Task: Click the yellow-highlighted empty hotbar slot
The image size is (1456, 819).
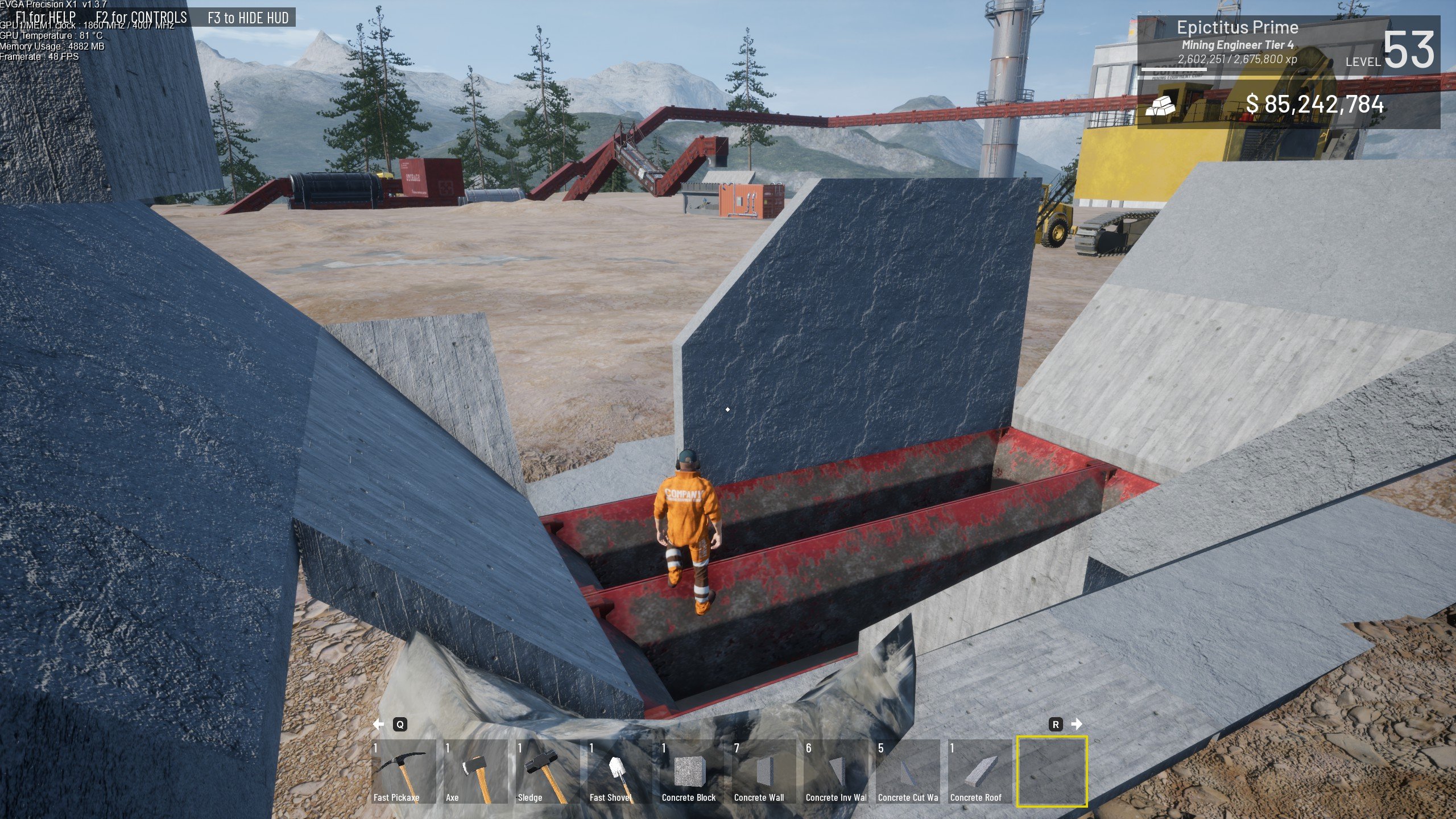Action: (x=1052, y=771)
